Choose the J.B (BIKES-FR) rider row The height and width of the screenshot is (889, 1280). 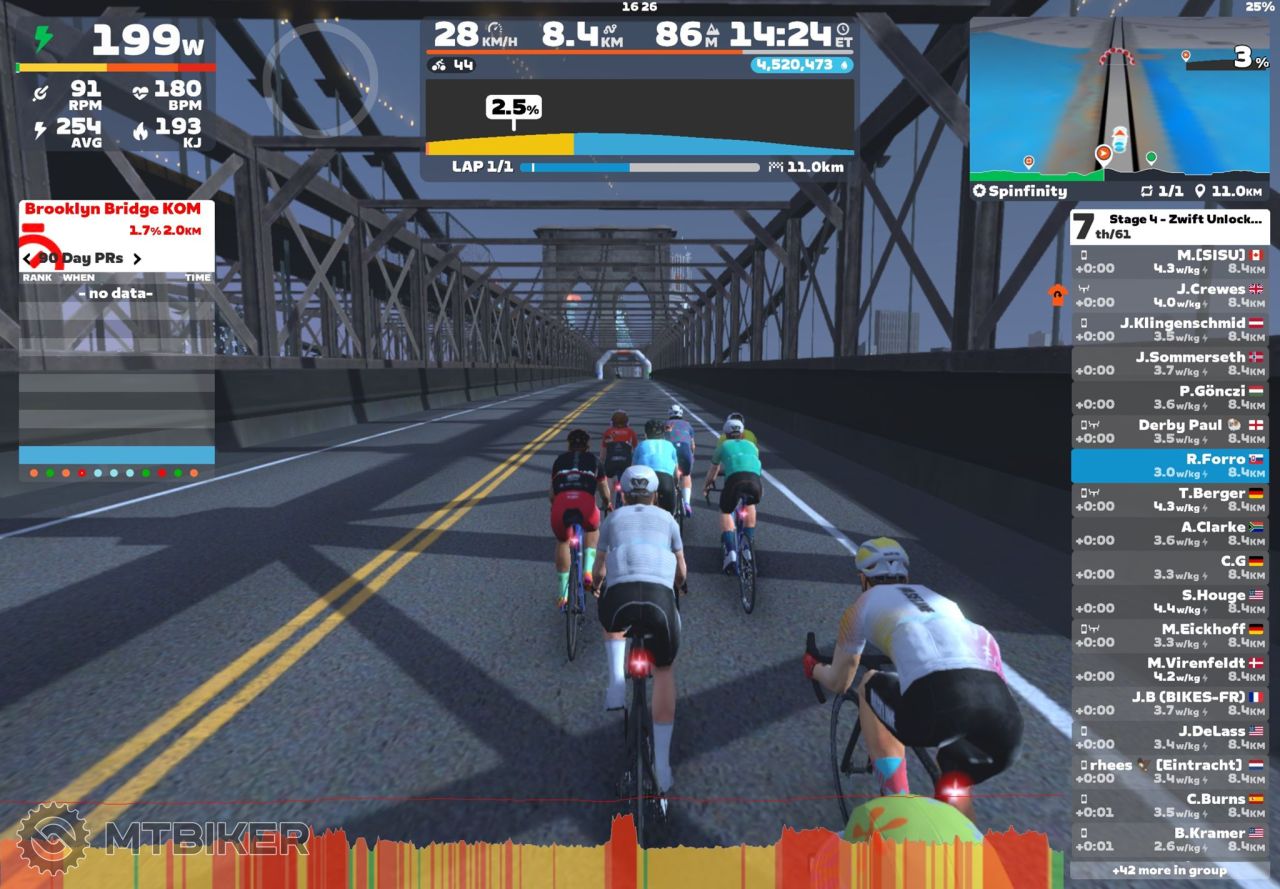point(1170,703)
